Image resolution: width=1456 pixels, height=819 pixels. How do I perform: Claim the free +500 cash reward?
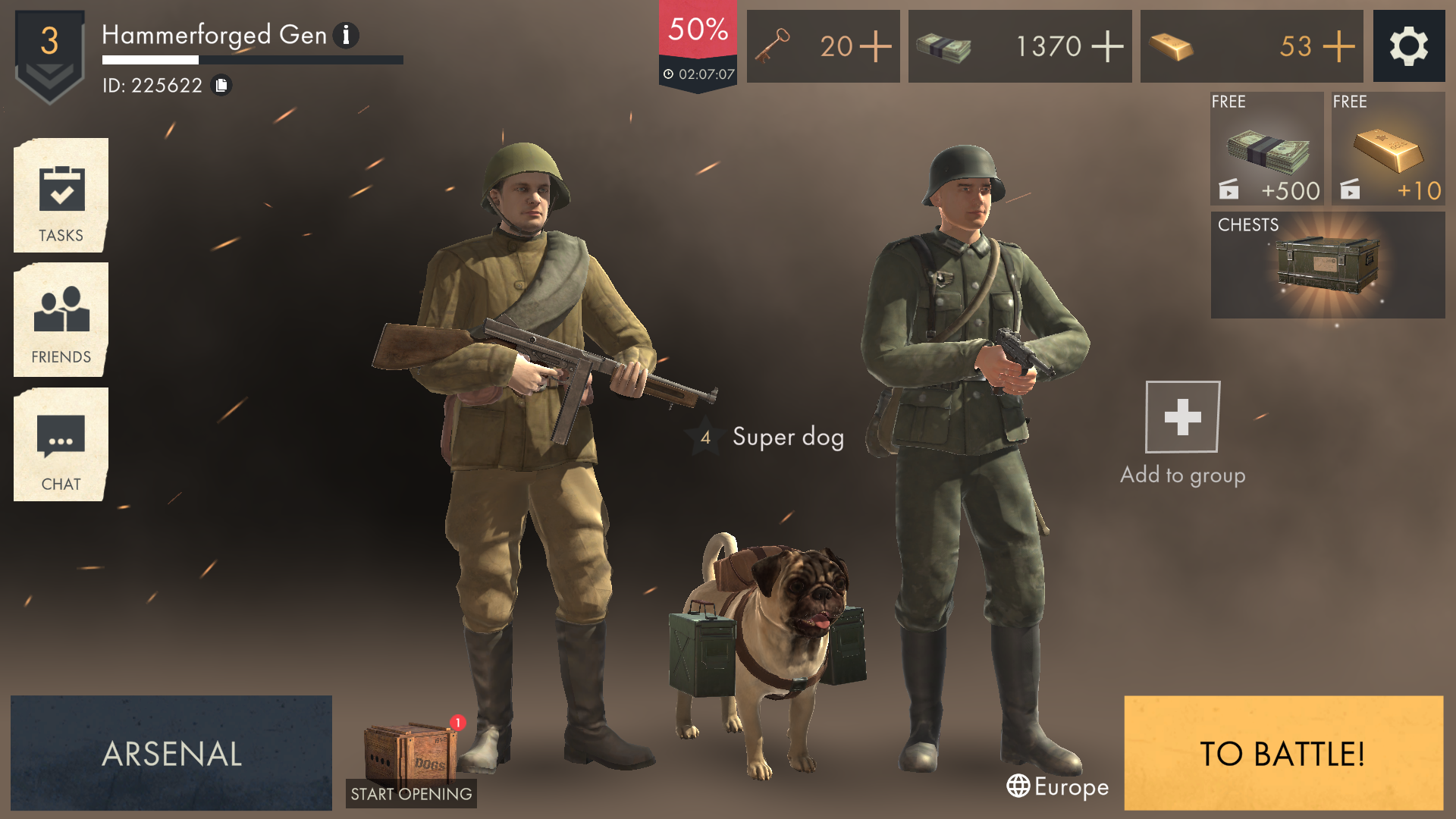1265,149
